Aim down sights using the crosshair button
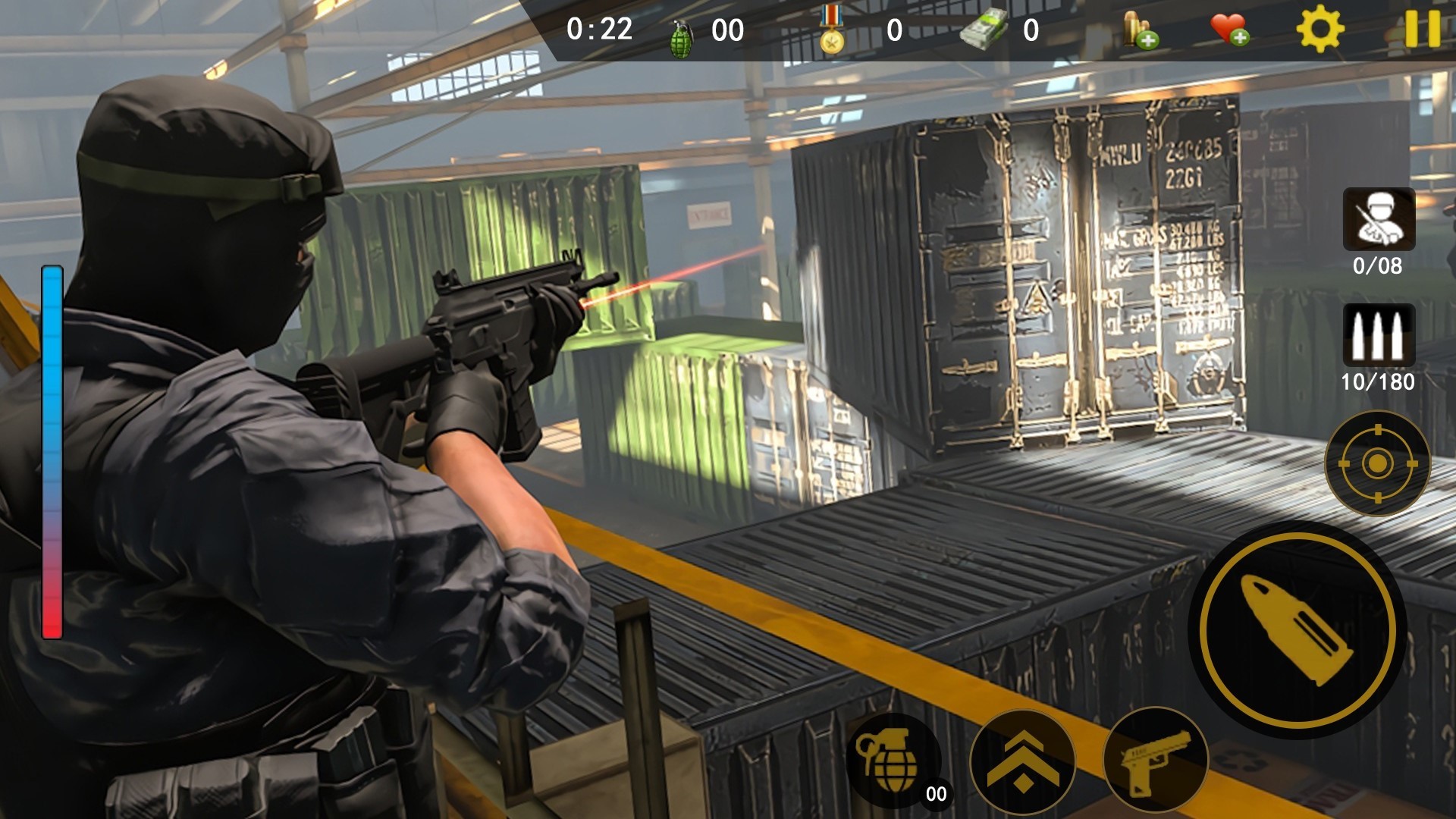 coord(1377,463)
